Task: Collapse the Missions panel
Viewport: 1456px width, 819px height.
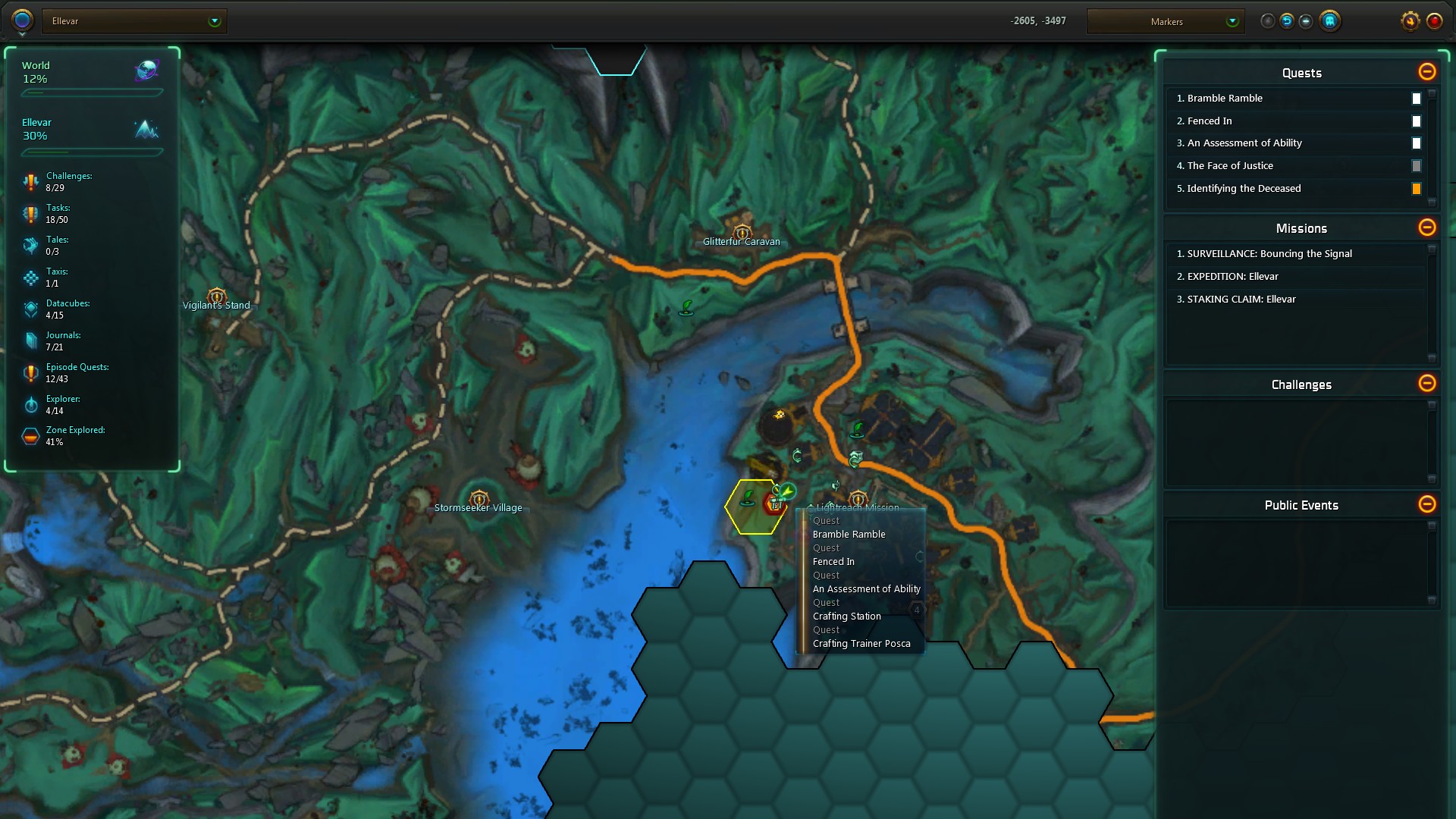Action: coord(1426,227)
